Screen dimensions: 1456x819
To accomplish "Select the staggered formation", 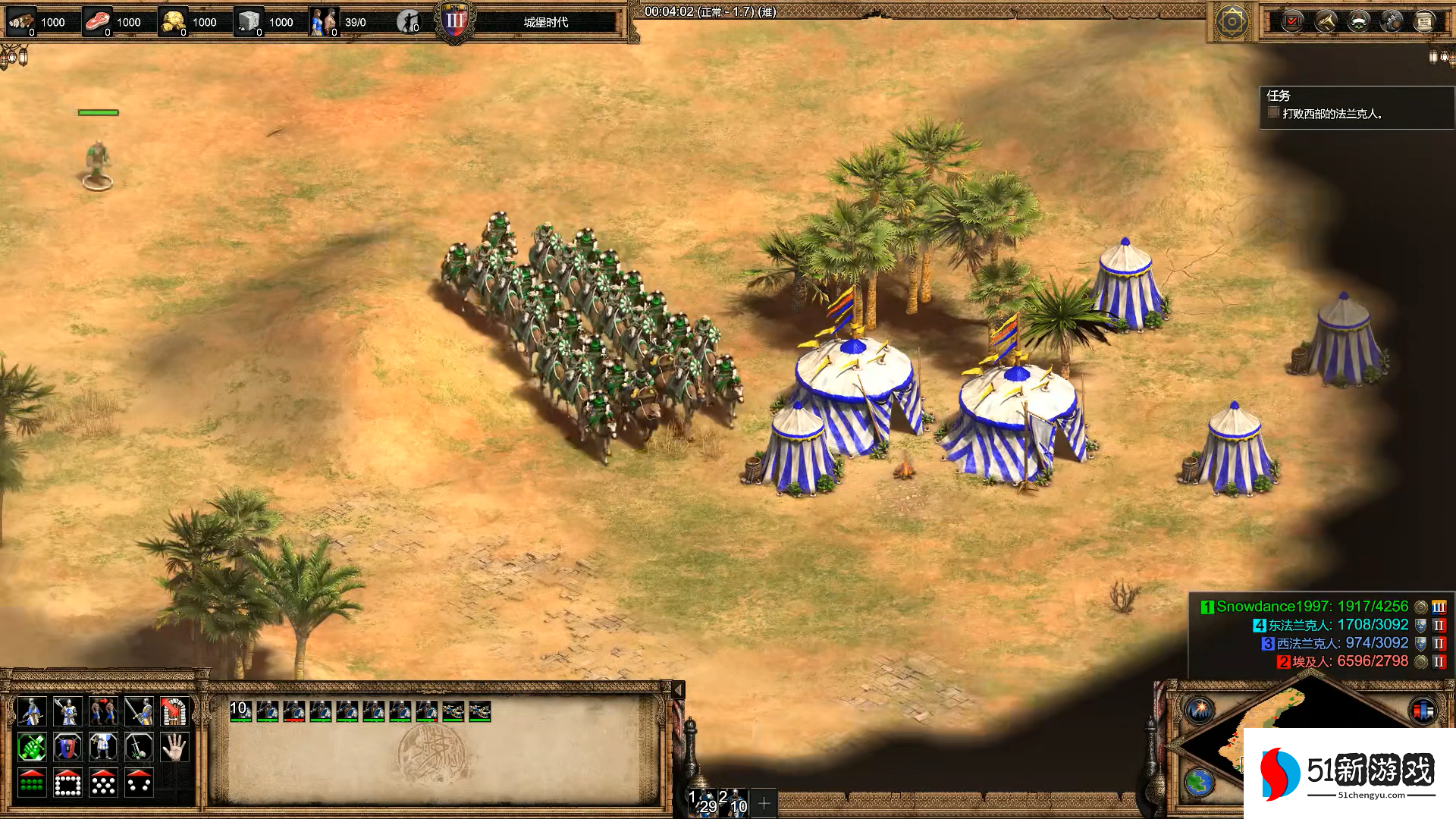I will coord(103,783).
